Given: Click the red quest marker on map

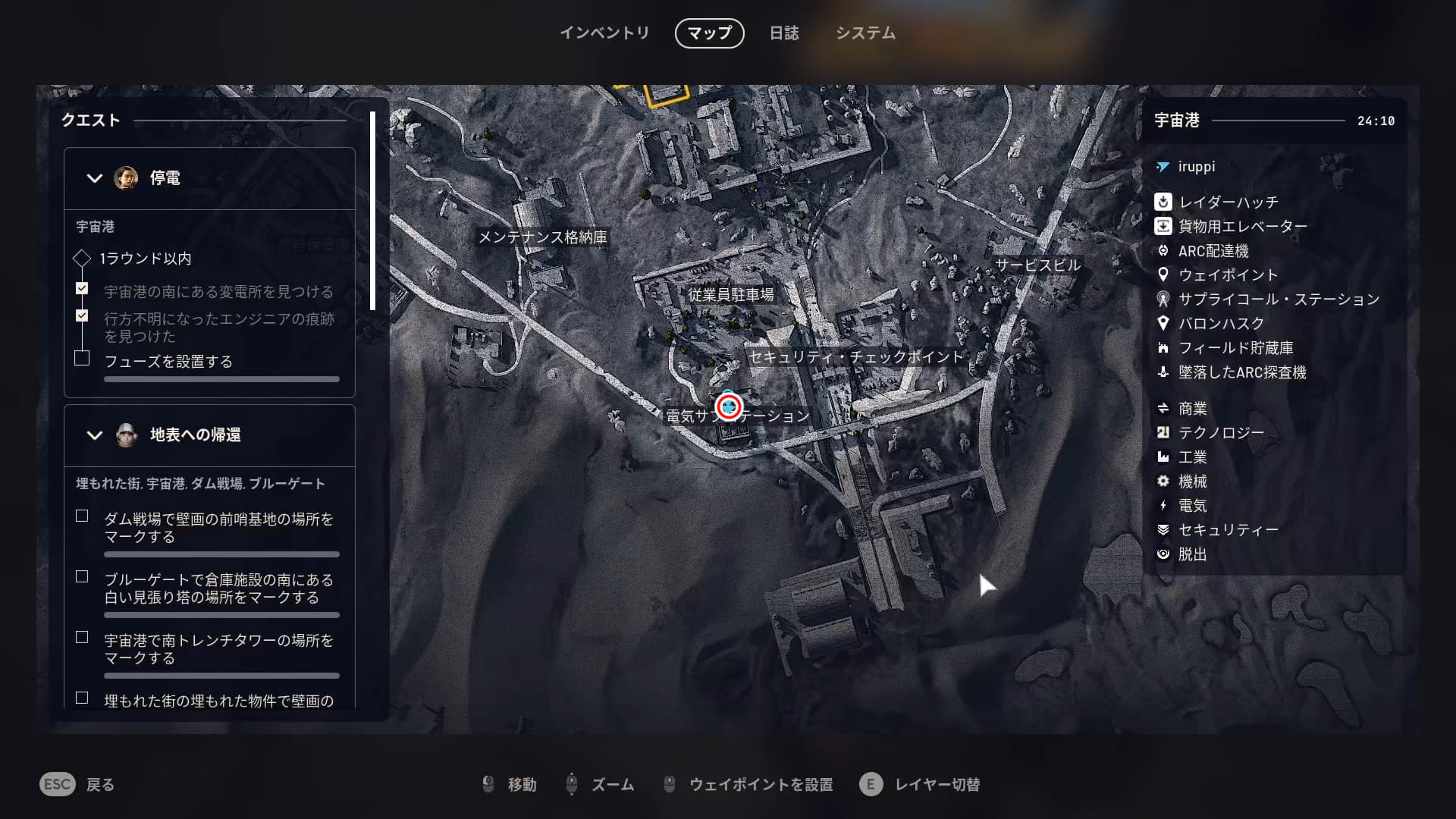Looking at the screenshot, I should (x=729, y=406).
